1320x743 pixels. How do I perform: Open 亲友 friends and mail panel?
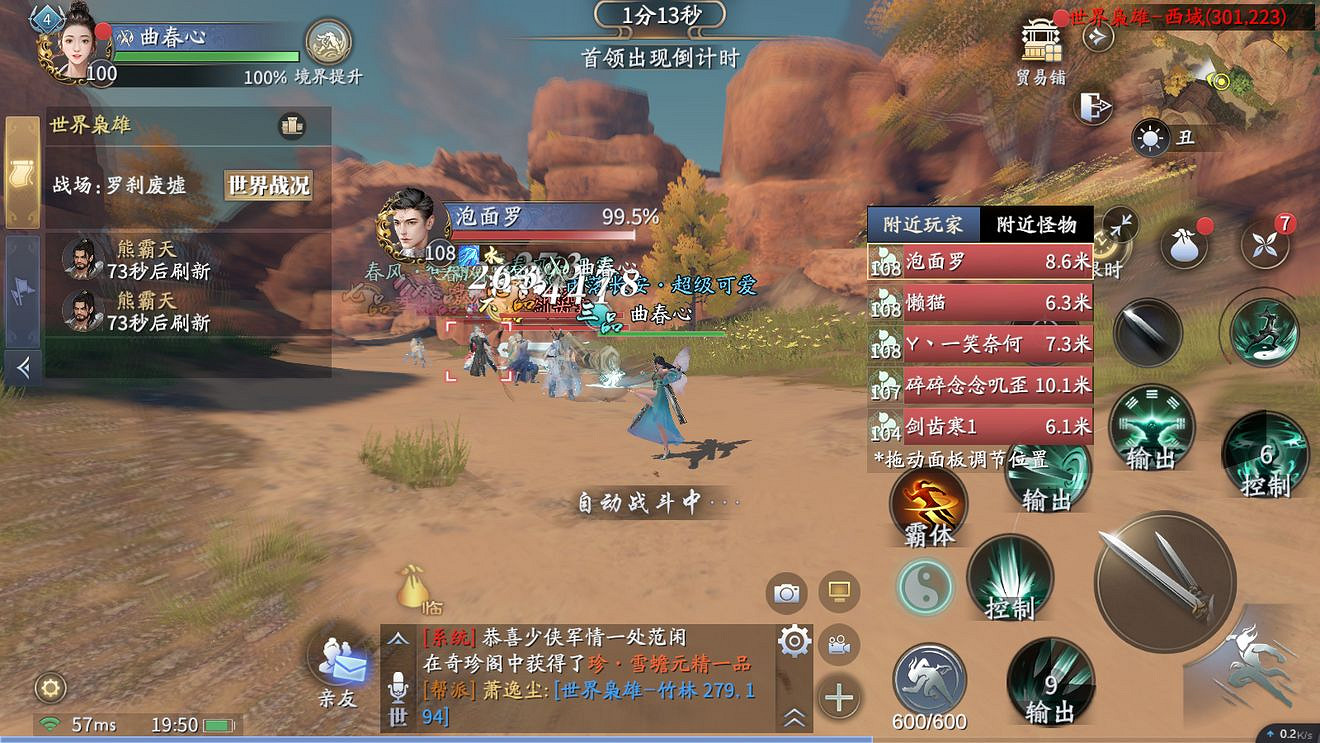point(338,665)
